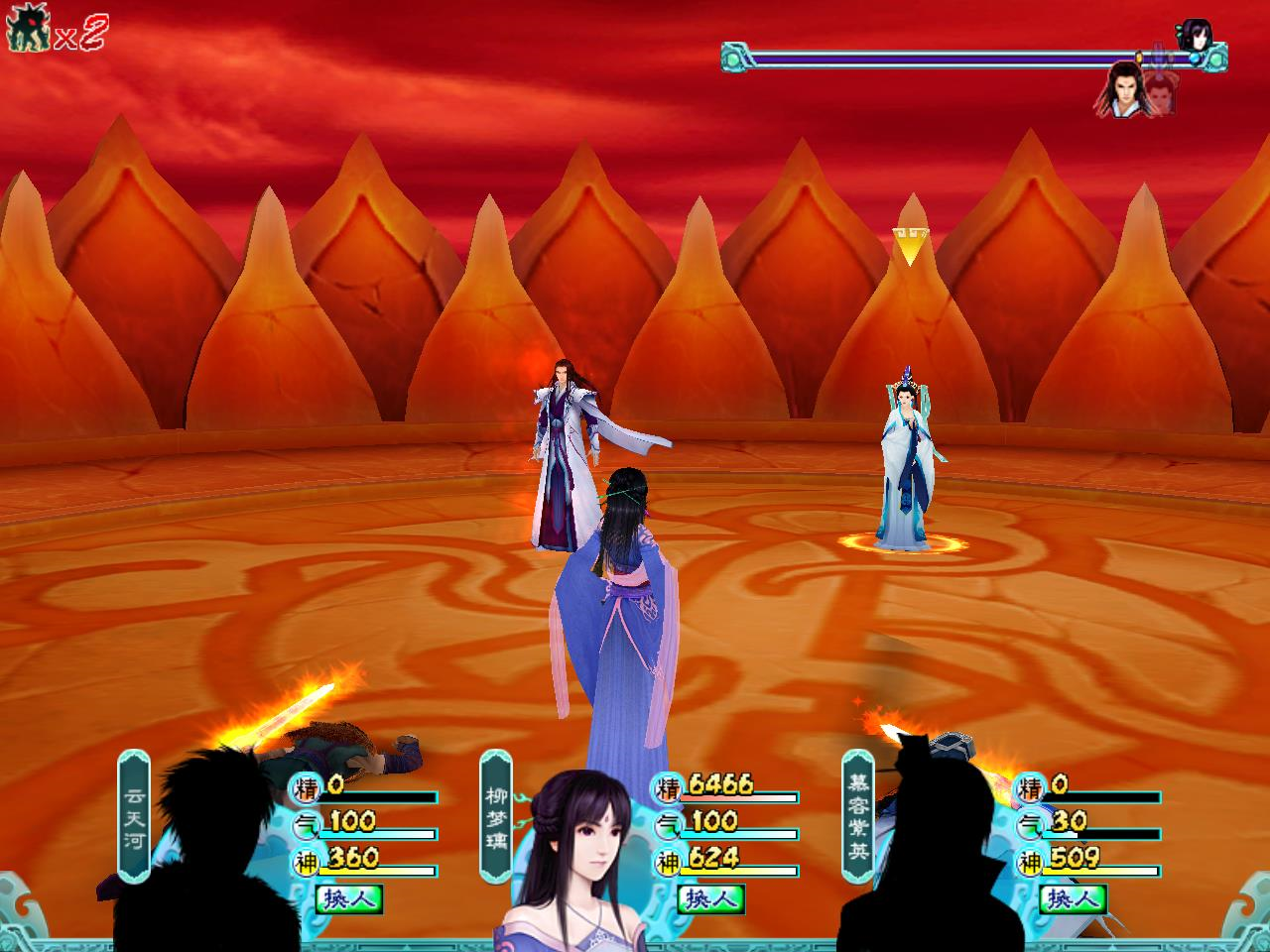Target the enemy marked by the yellow arrow
Image resolution: width=1270 pixels, height=952 pixels.
point(907,466)
